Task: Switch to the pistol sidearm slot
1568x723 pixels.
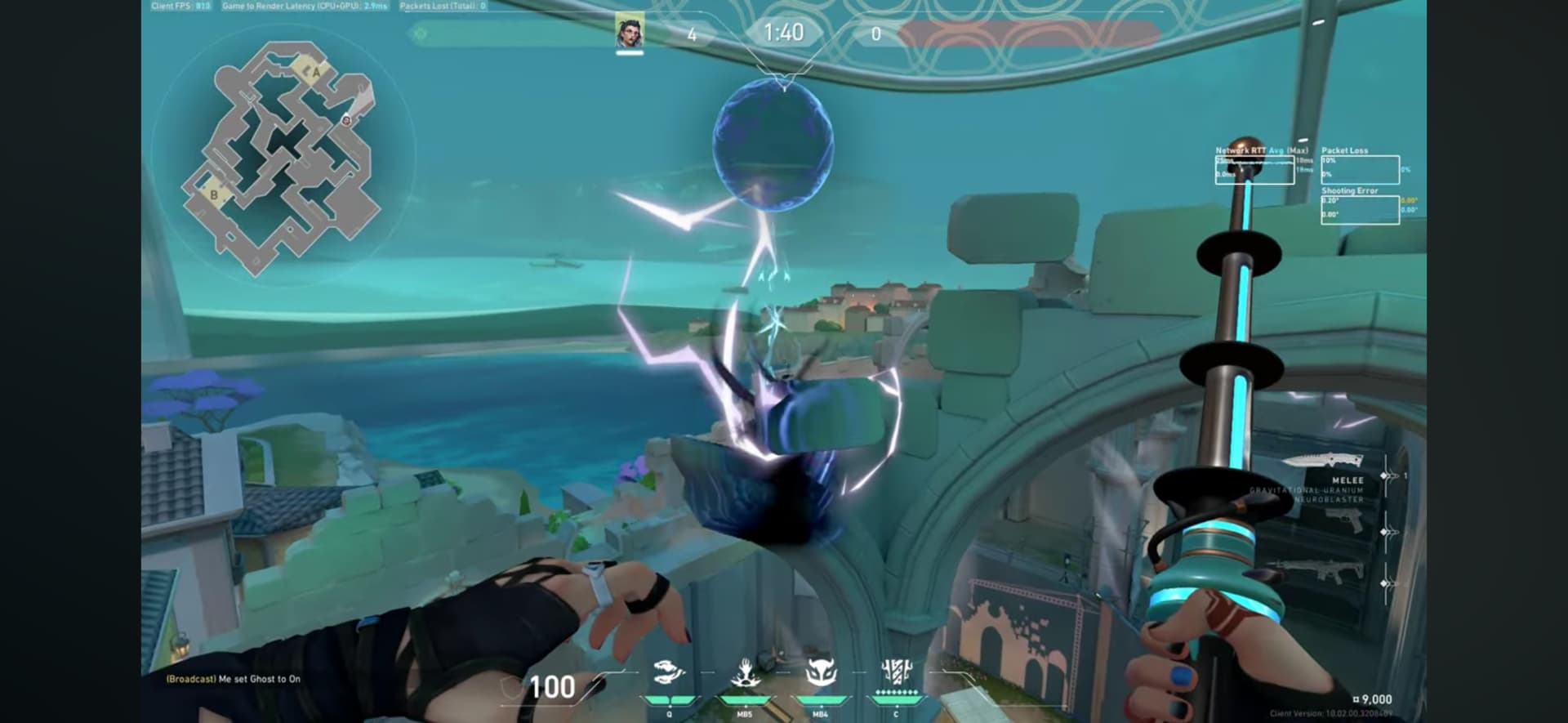Action: pos(1343,520)
